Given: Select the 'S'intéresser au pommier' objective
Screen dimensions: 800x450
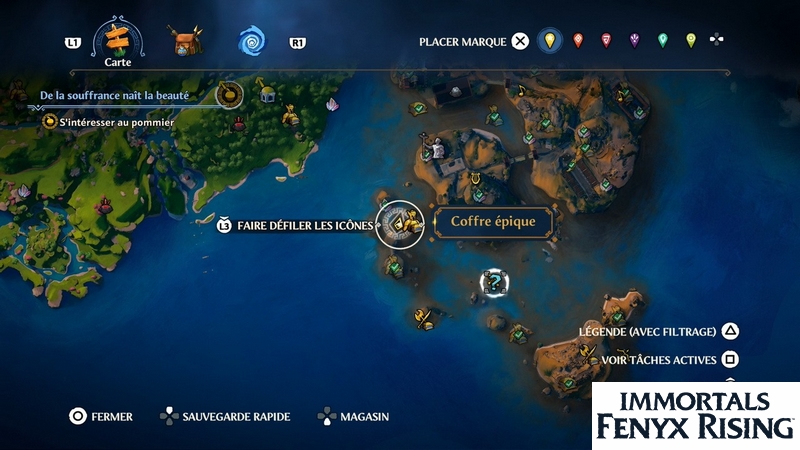Looking at the screenshot, I should click(116, 122).
